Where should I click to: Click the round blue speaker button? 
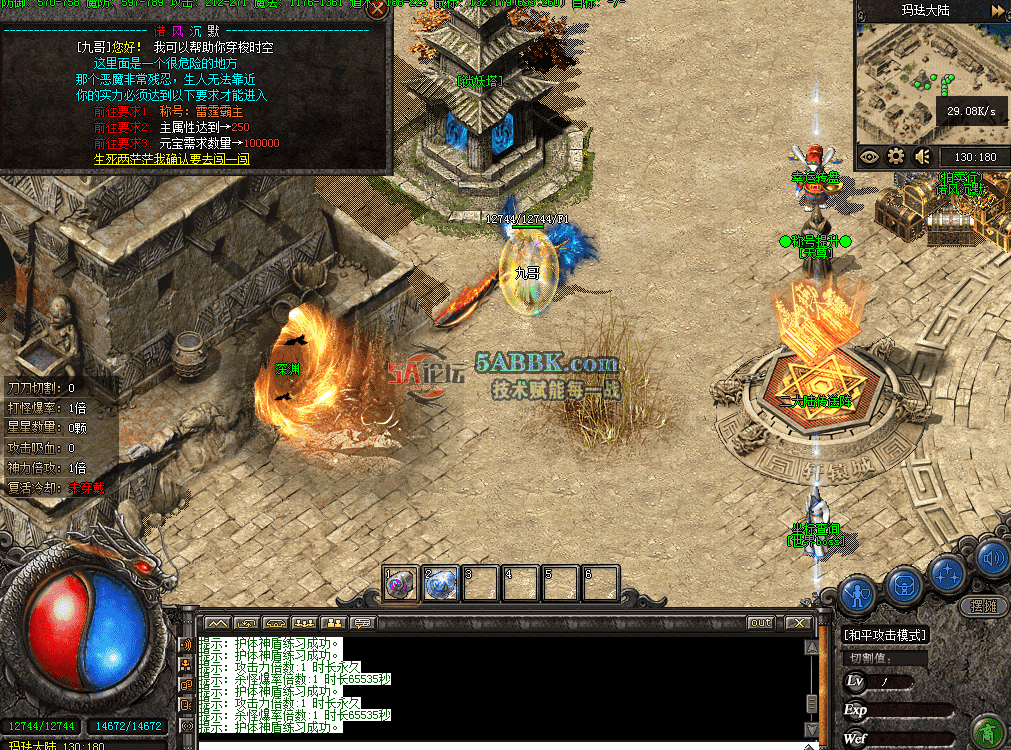(992, 559)
